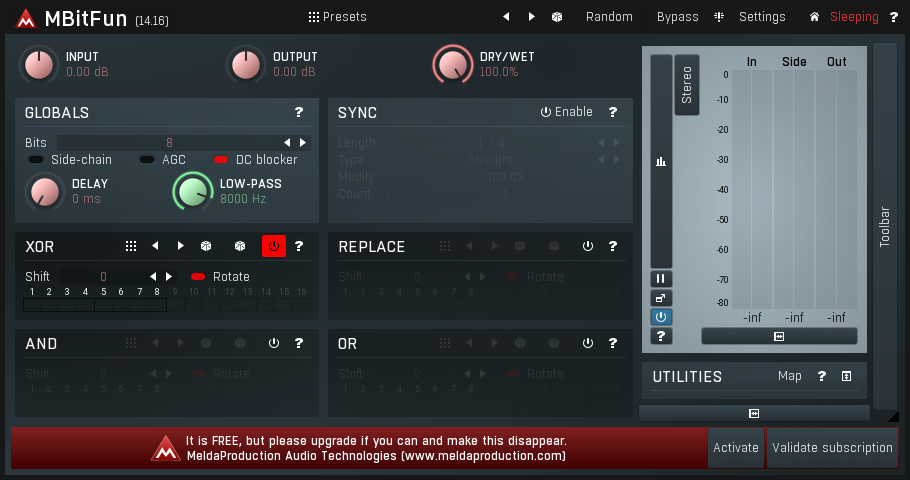Image resolution: width=910 pixels, height=480 pixels.
Task: Click the Random button
Action: coord(609,17)
